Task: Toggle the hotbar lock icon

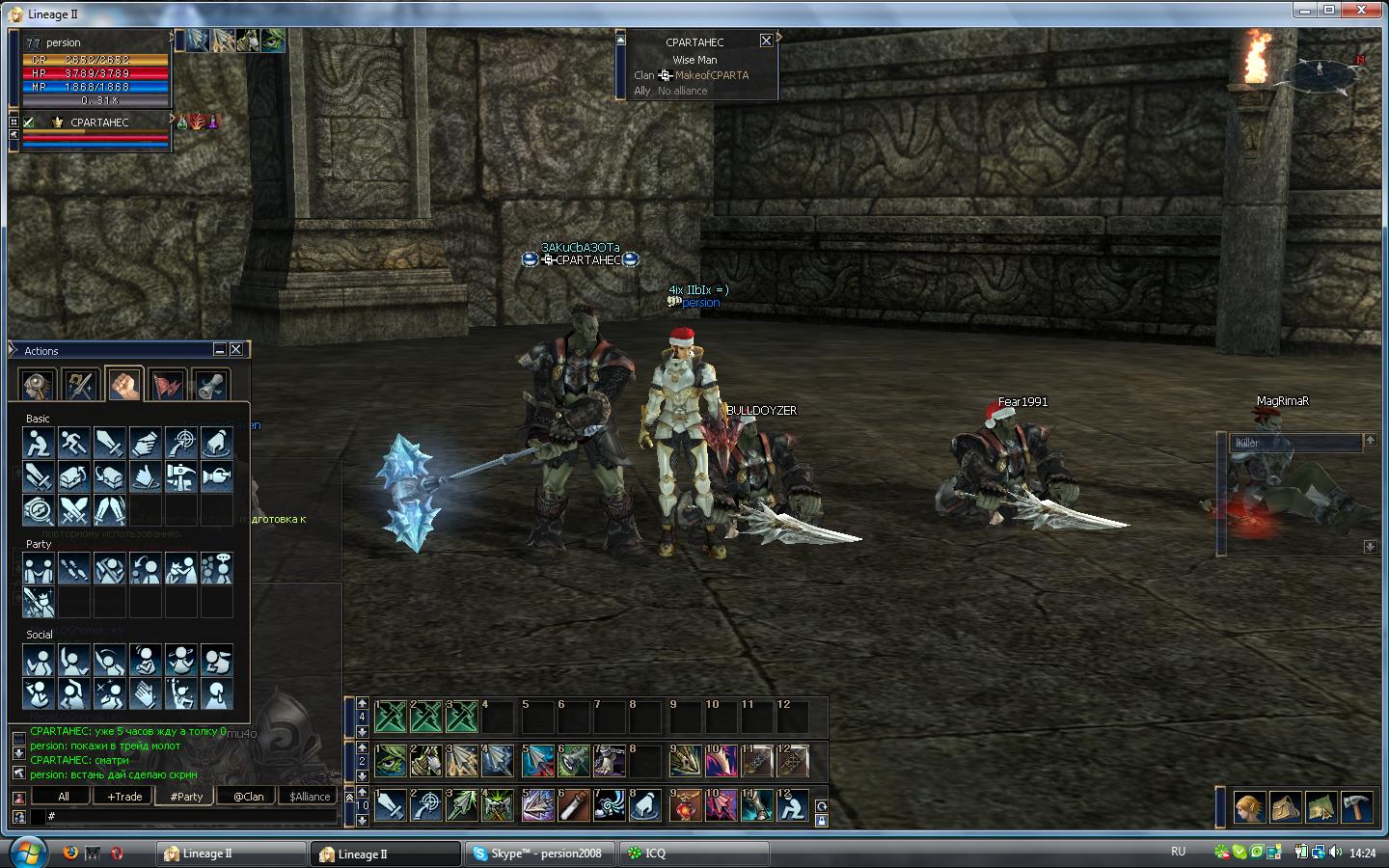Action: point(821,821)
